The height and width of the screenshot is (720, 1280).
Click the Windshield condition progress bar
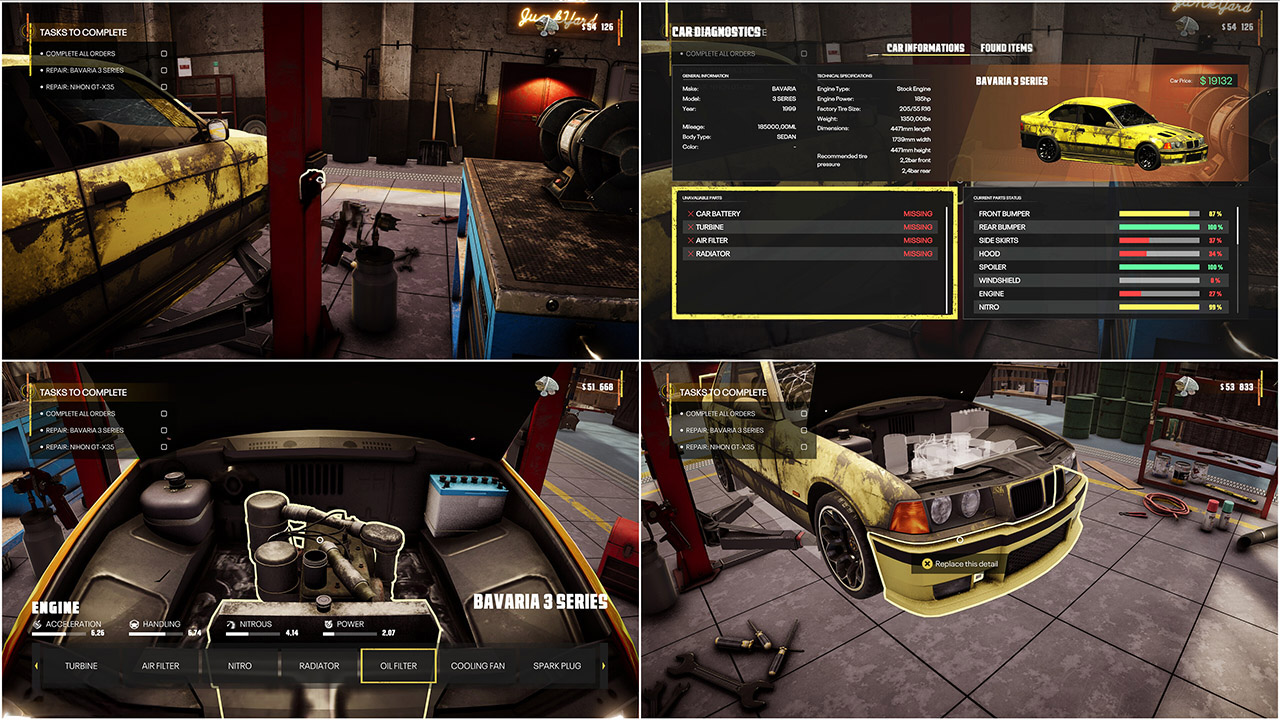click(1160, 280)
